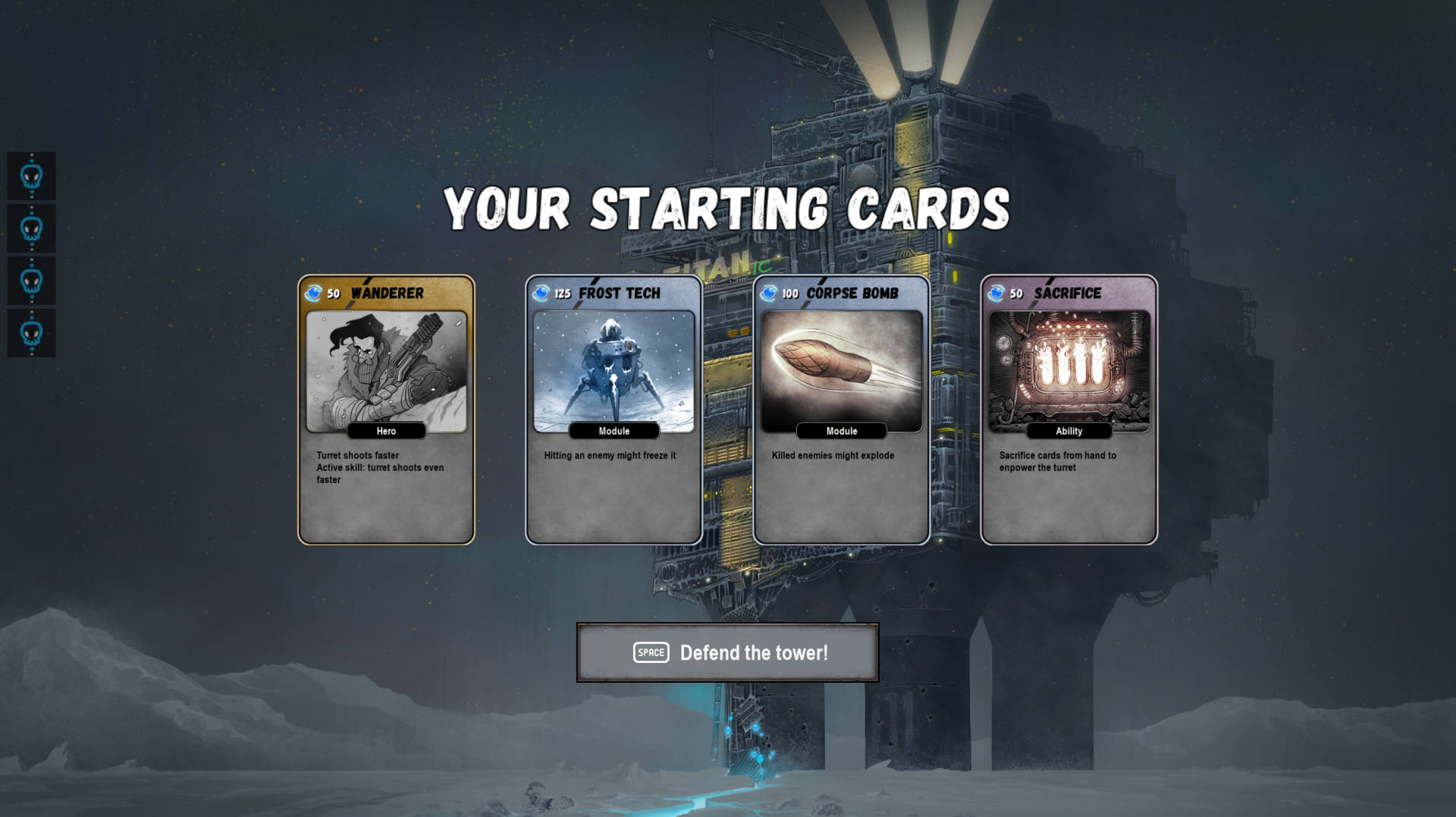This screenshot has height=817, width=1456.
Task: Choose the Frost Tech module card
Action: pos(614,410)
